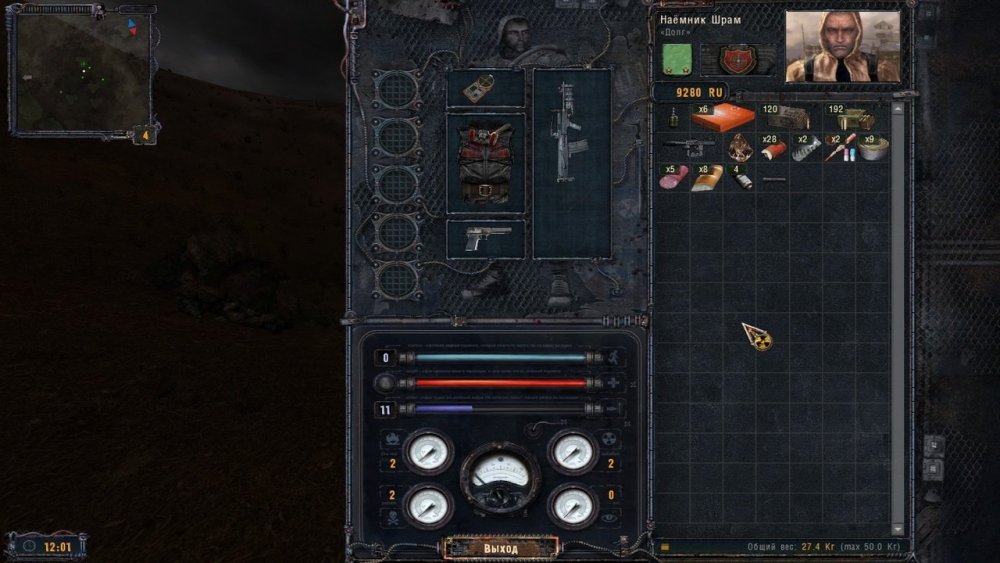Select the red Duty faction emblem
Image resolution: width=1000 pixels, height=563 pixels.
[740, 59]
